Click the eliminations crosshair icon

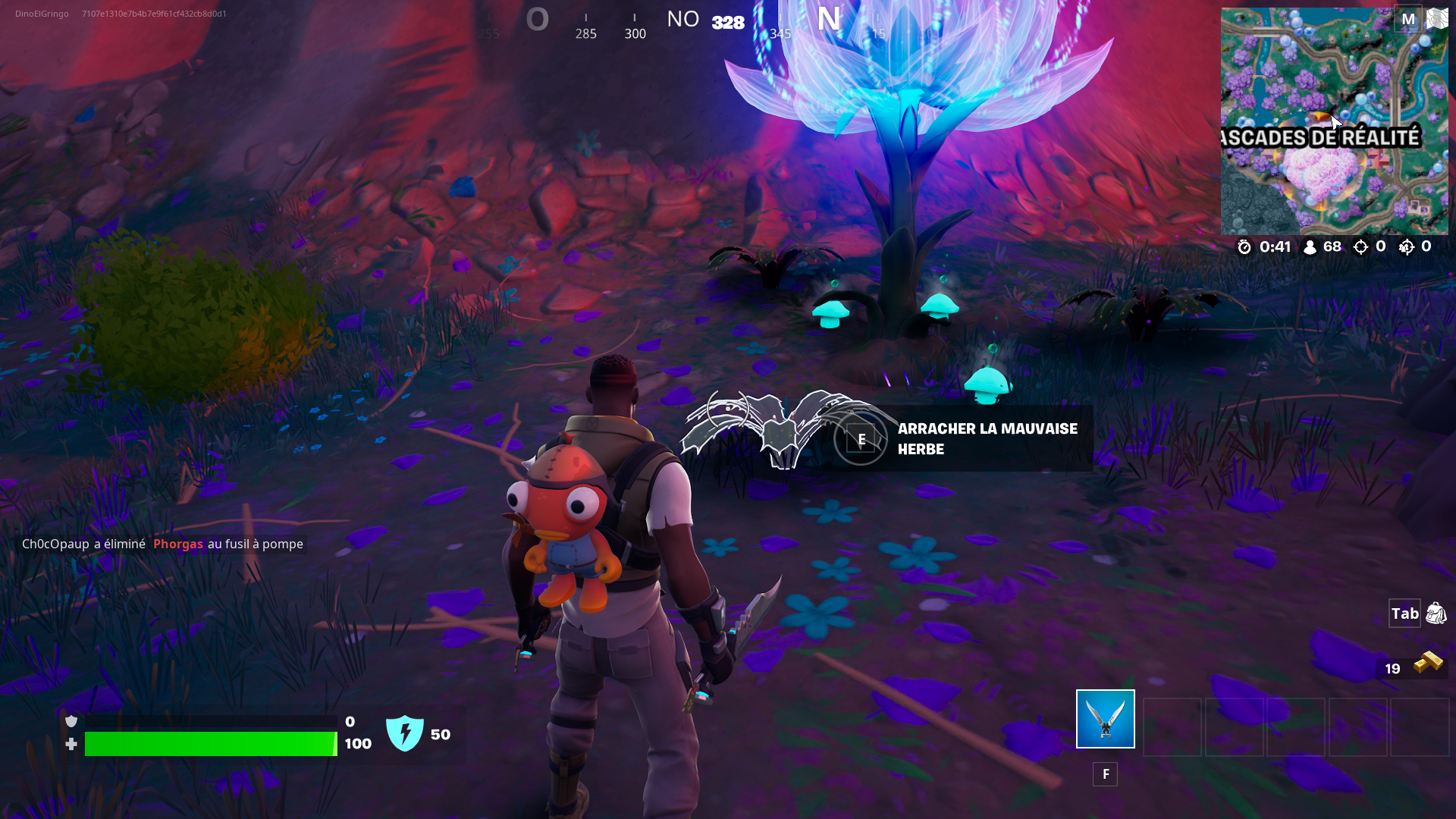tap(1361, 246)
